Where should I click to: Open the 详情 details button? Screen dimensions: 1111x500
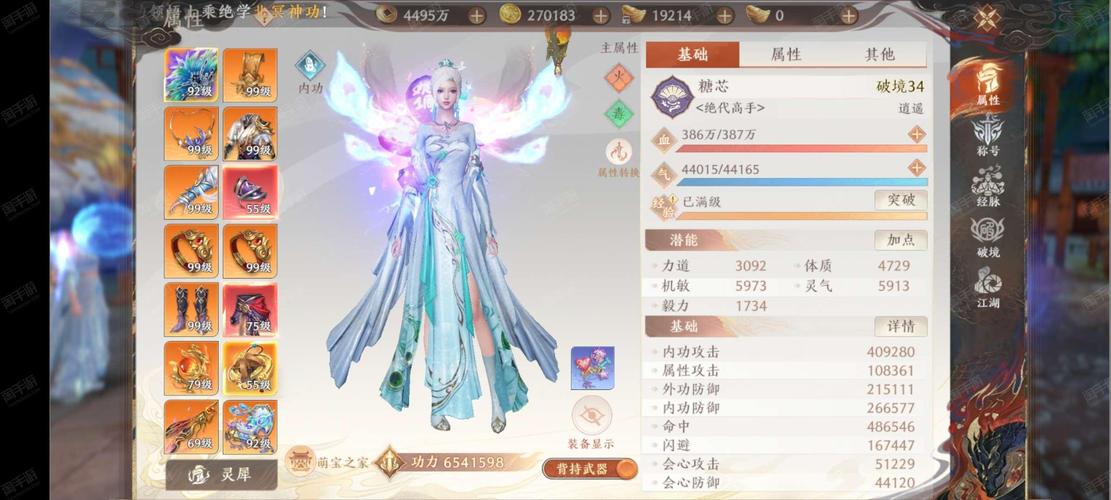(900, 326)
